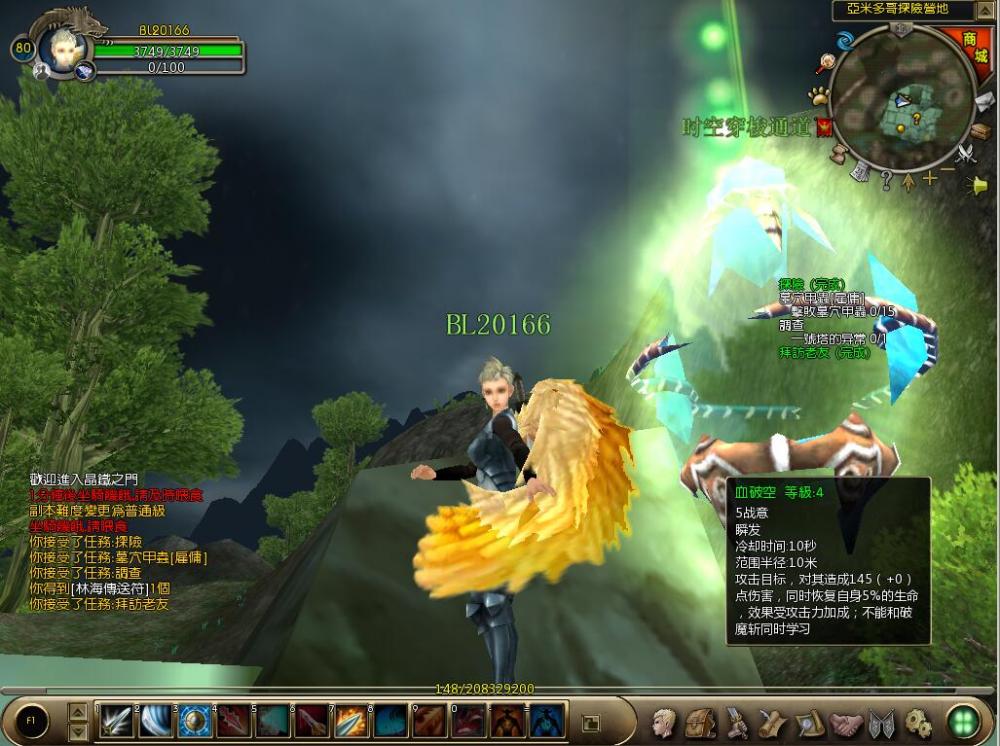Click the F1 hotbar page button
1000x746 pixels.
click(31, 720)
